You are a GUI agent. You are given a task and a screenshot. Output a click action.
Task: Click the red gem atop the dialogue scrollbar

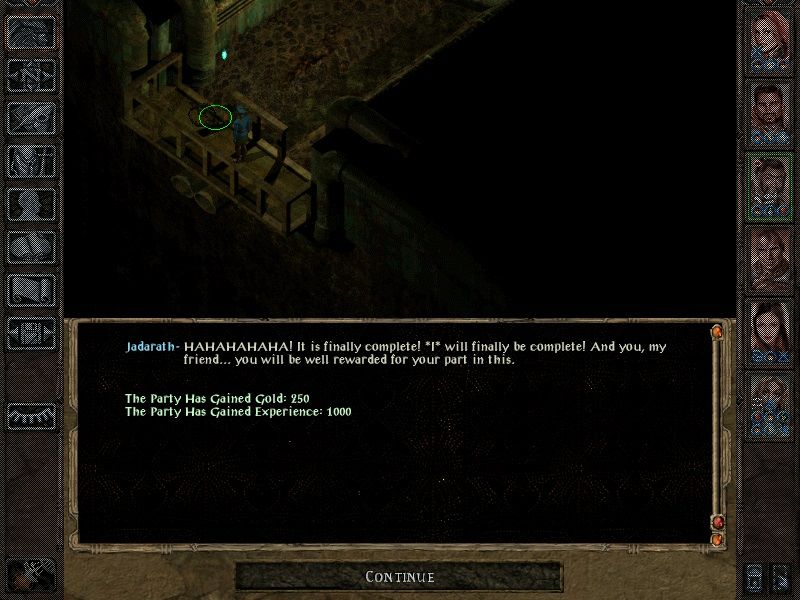coord(716,331)
